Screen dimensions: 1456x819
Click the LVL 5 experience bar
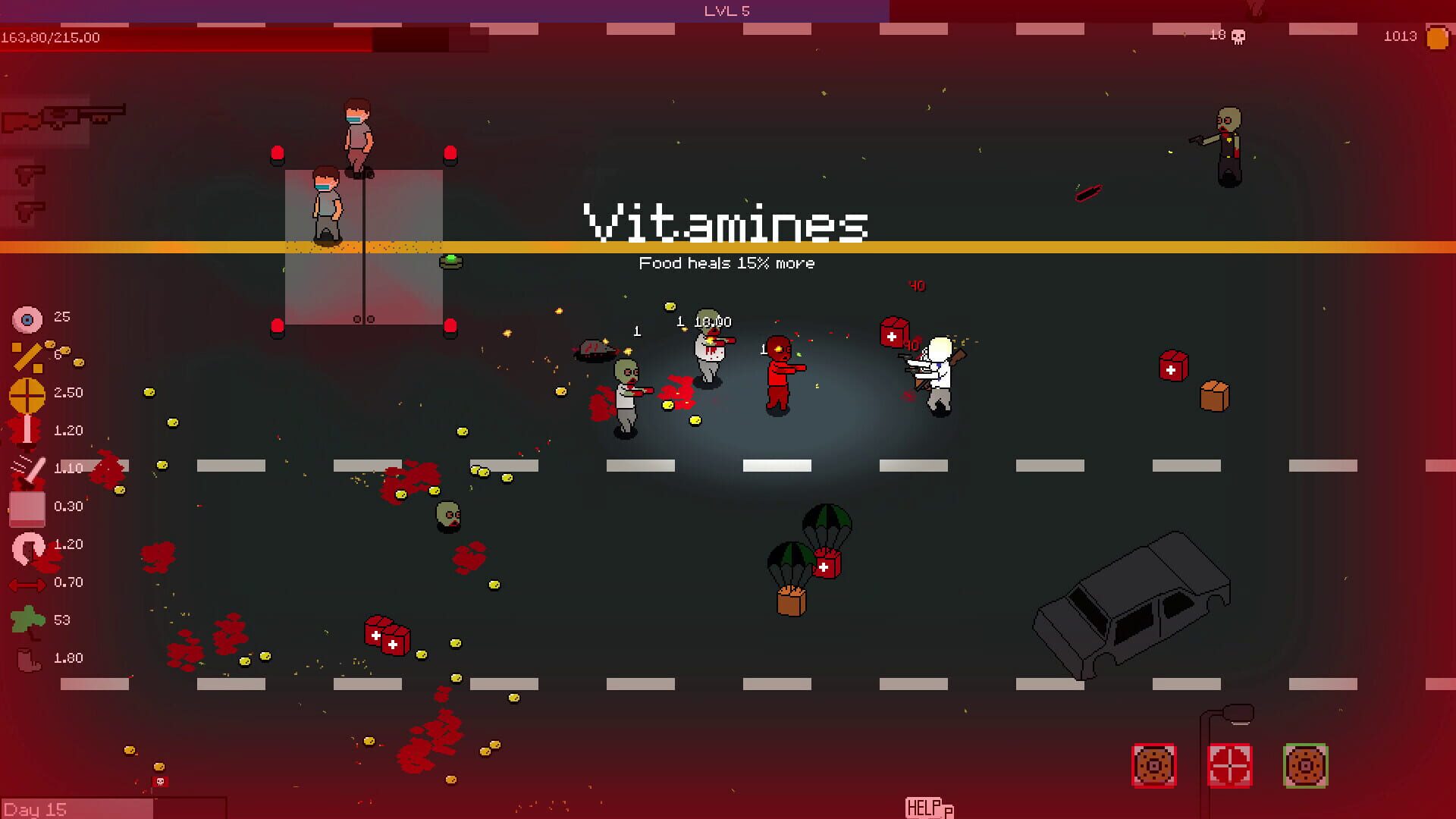click(x=727, y=11)
